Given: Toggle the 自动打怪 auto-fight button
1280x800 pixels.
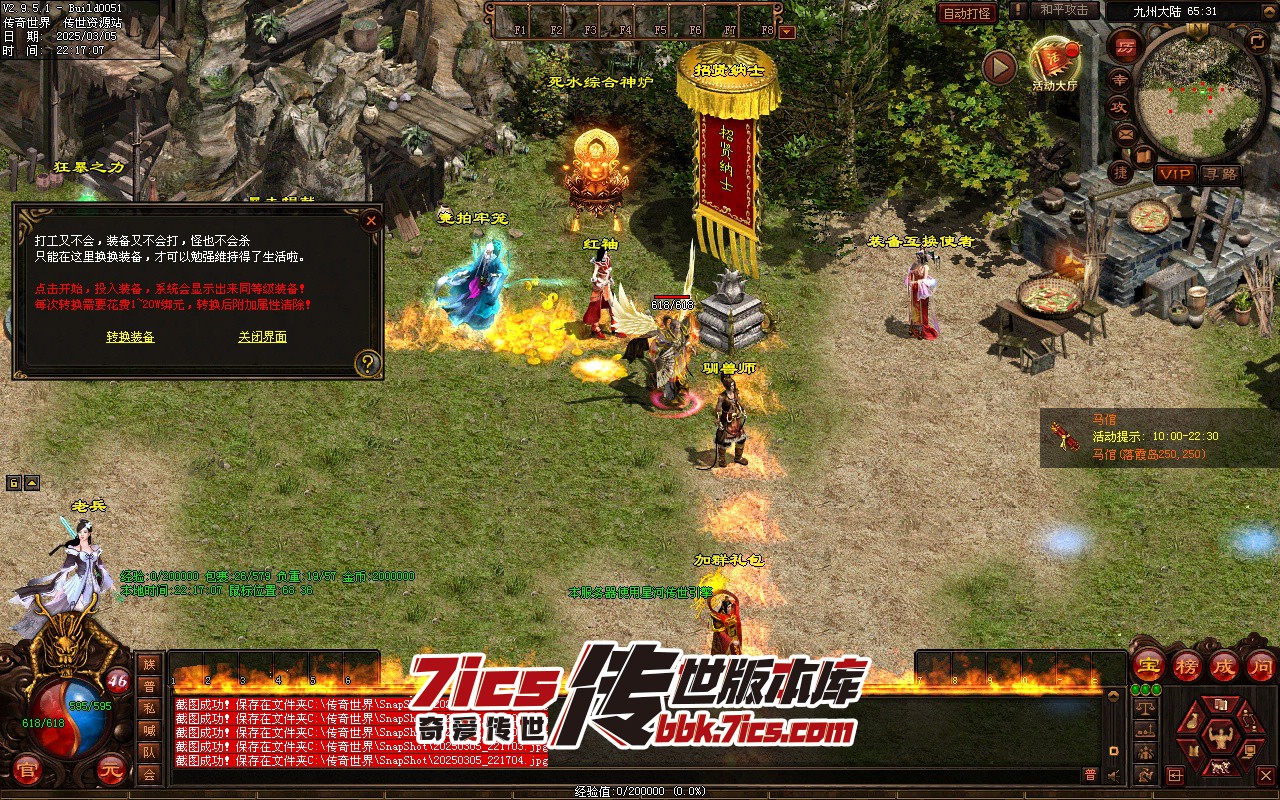Looking at the screenshot, I should [968, 13].
